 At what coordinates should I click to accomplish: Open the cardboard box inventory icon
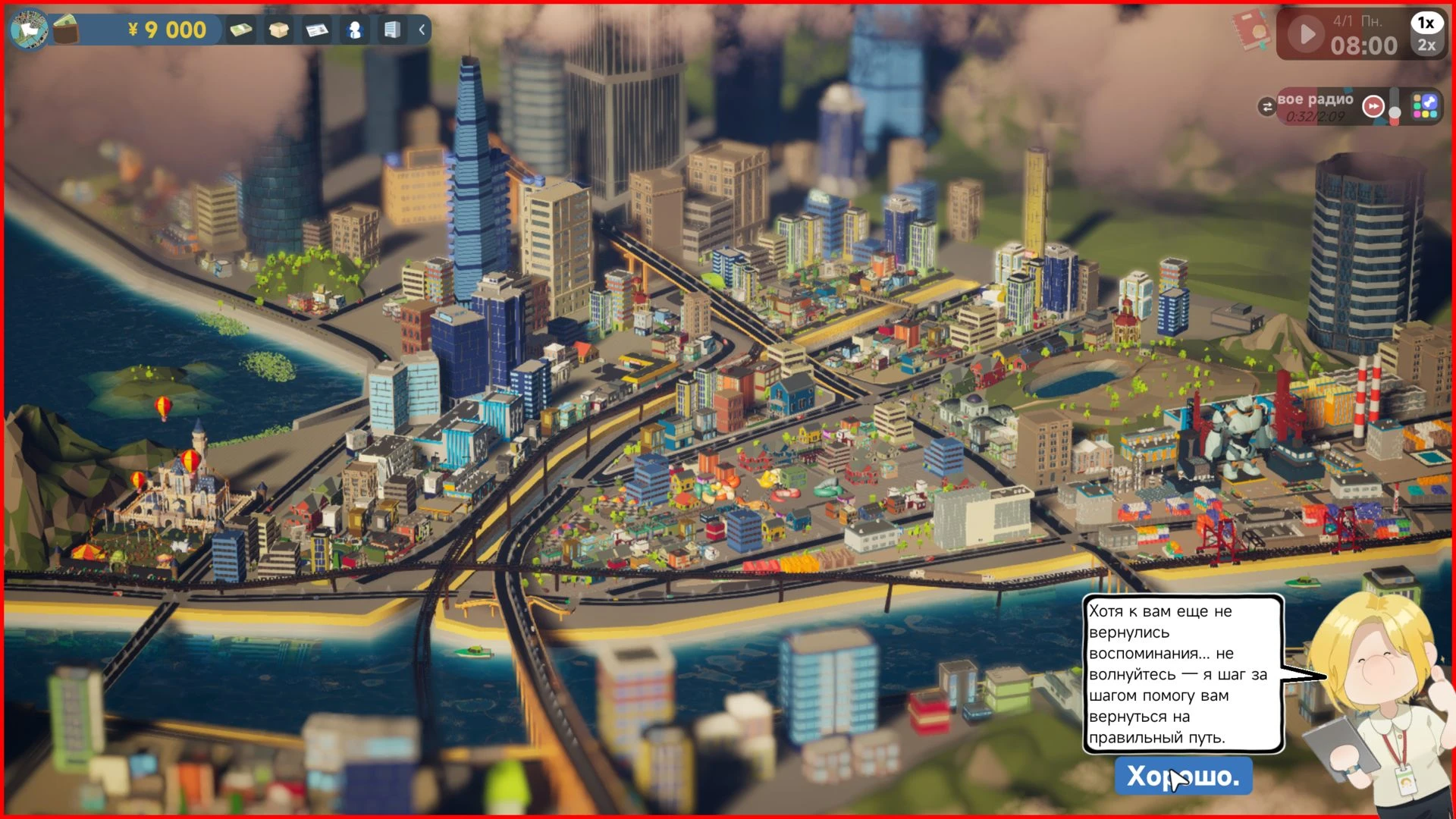[279, 30]
